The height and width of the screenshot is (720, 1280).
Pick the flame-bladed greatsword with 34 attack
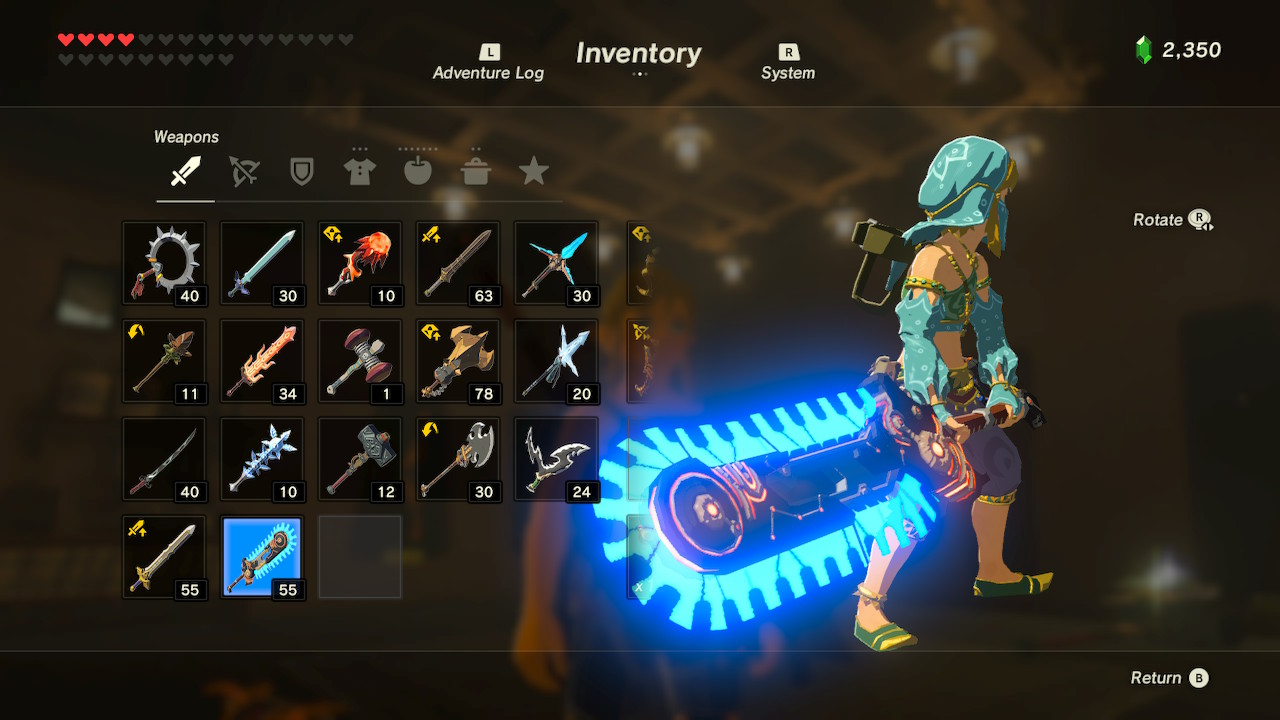pyautogui.click(x=262, y=361)
